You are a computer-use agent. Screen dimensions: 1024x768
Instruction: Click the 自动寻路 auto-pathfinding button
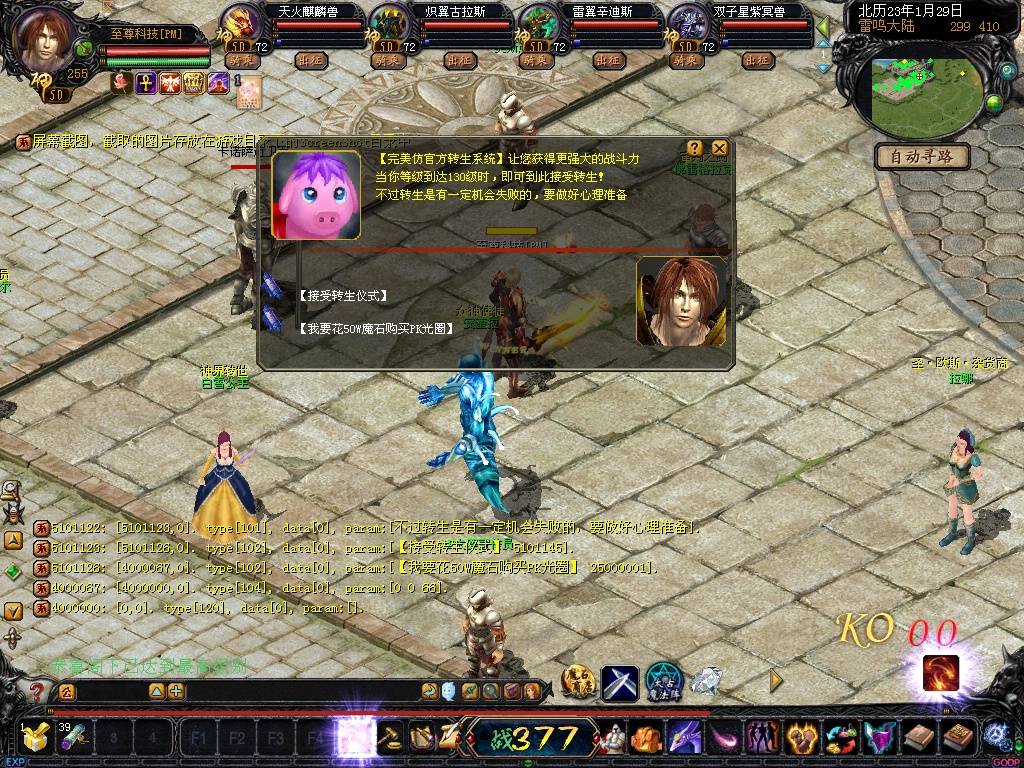[922, 156]
